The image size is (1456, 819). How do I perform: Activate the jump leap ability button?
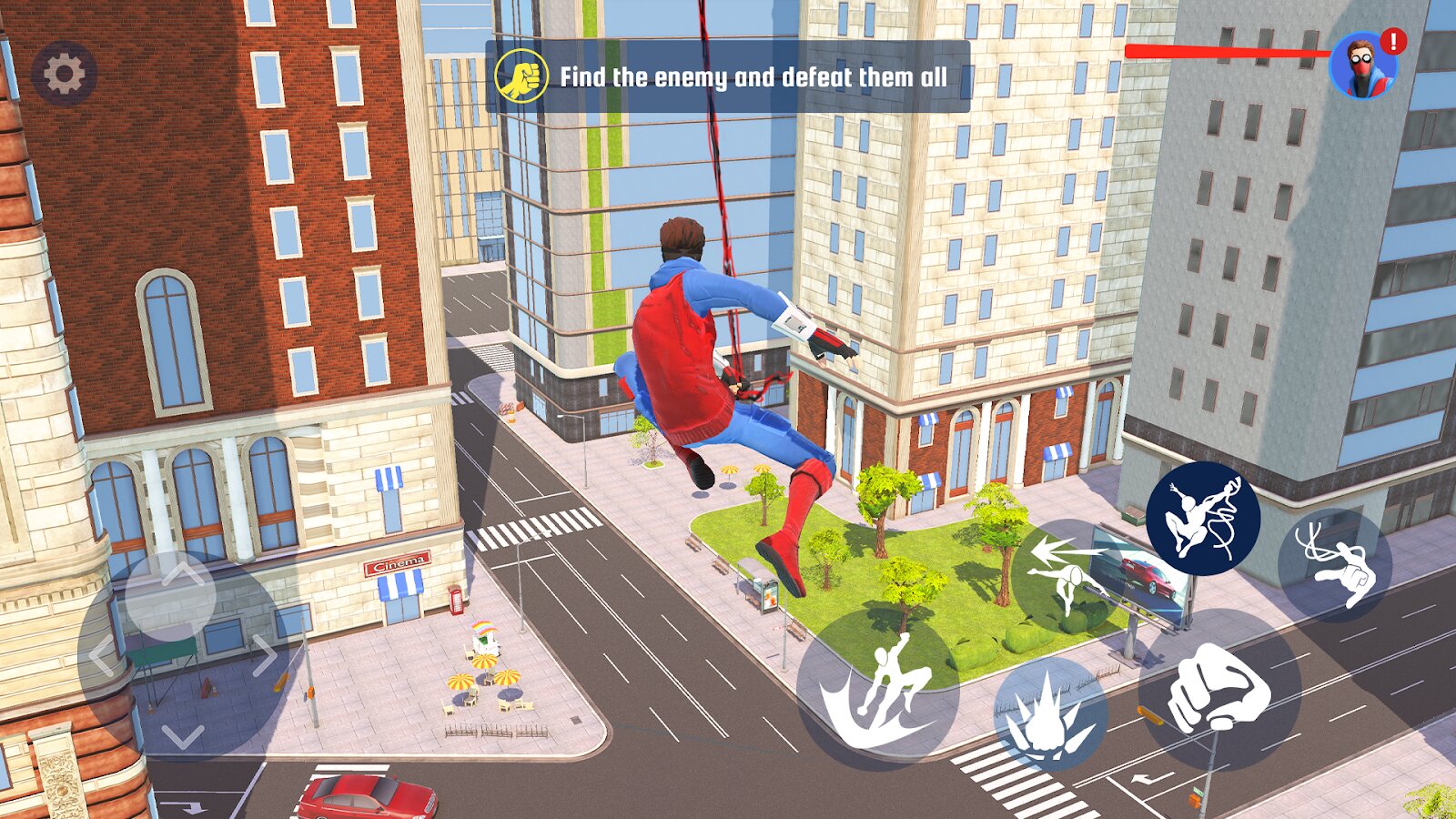pos(877,689)
